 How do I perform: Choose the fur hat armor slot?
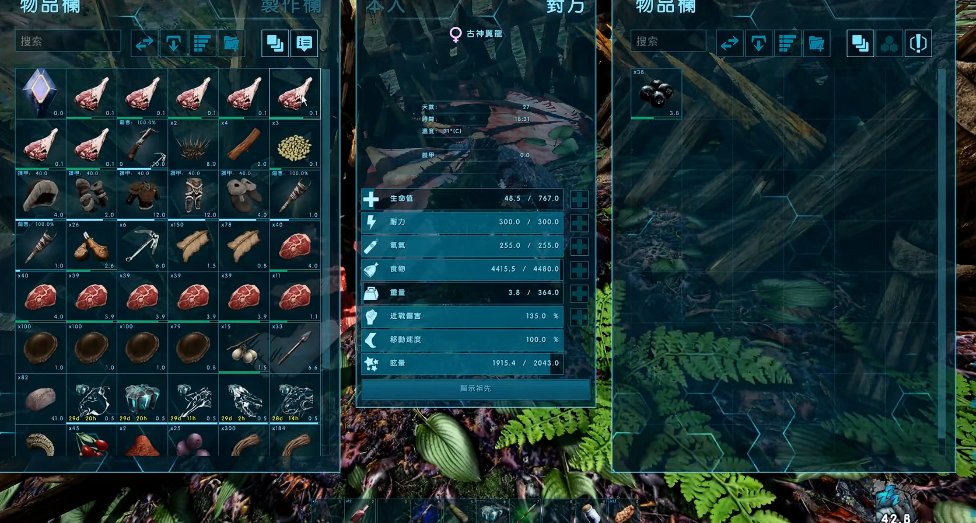pyautogui.click(x=41, y=195)
